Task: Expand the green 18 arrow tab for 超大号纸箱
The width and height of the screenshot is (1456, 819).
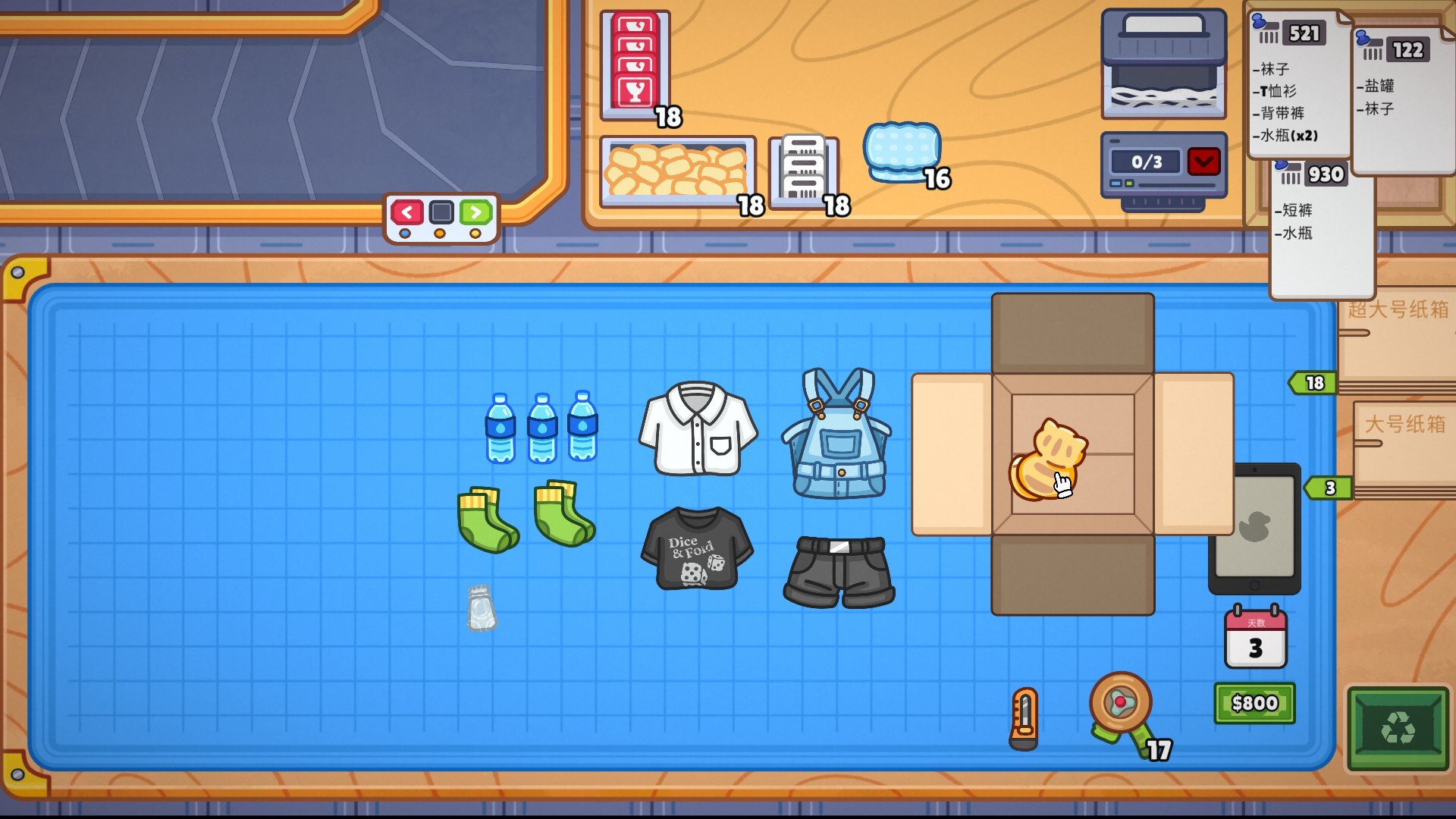Action: click(1312, 383)
